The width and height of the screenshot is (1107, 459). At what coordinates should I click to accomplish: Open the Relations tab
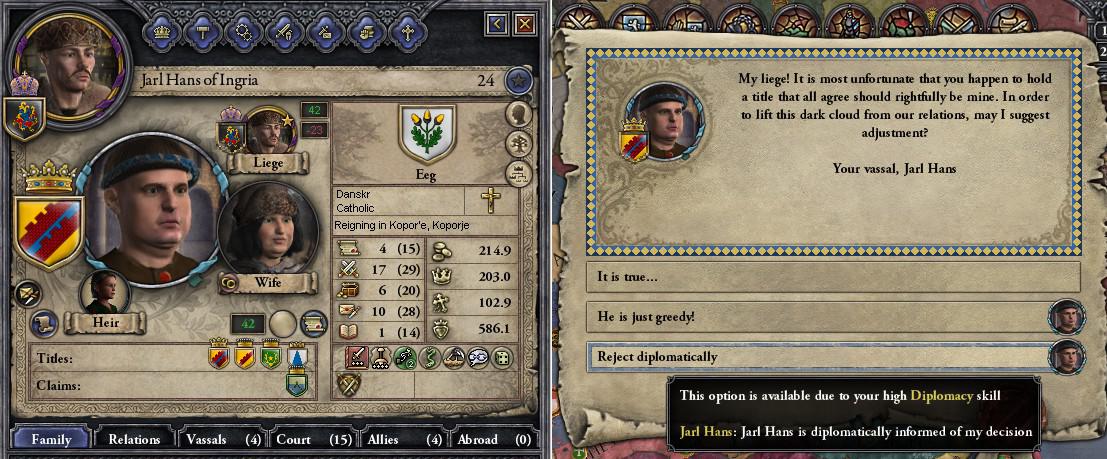tap(134, 439)
